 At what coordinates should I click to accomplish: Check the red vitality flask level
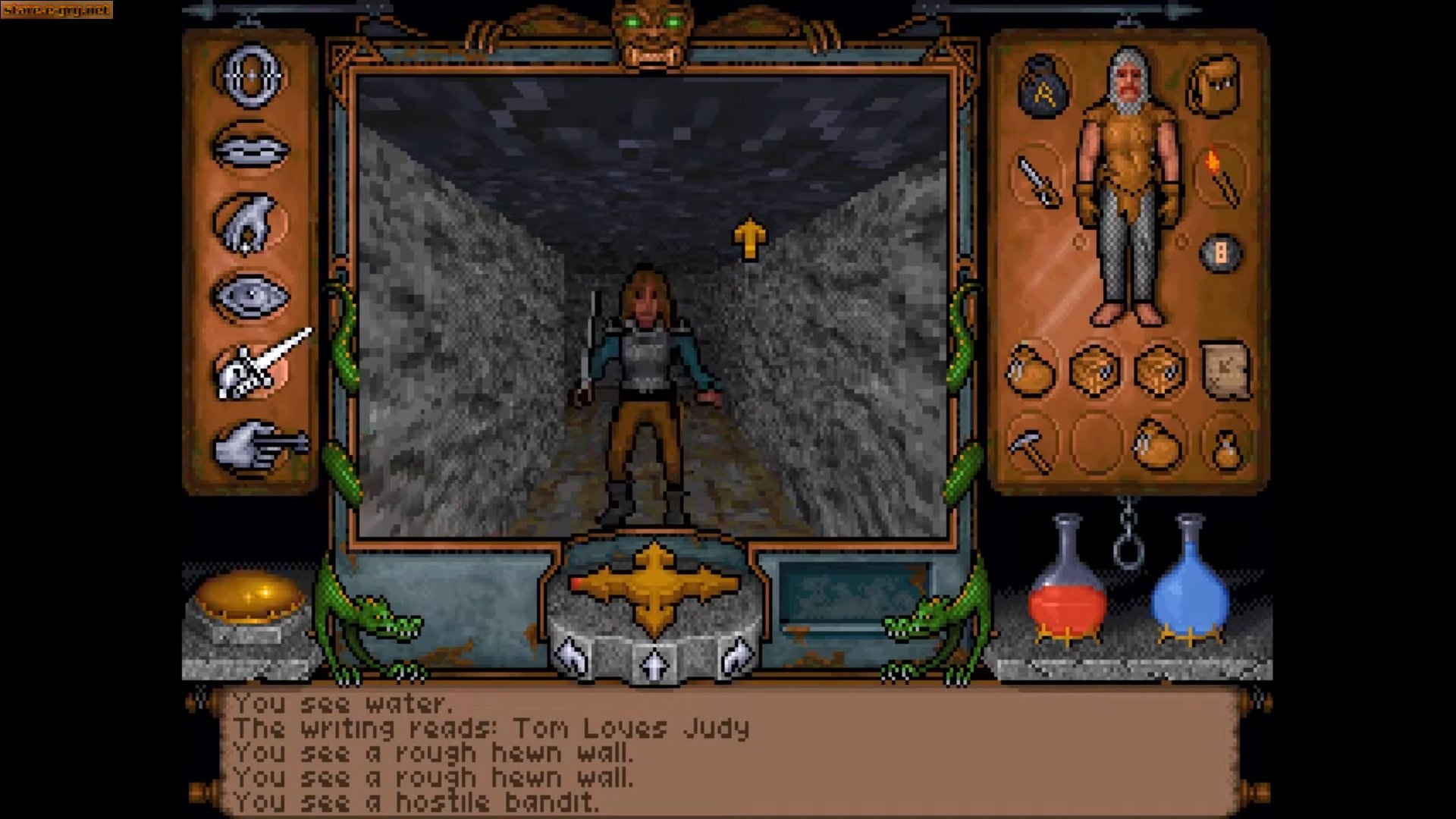pos(1065,599)
